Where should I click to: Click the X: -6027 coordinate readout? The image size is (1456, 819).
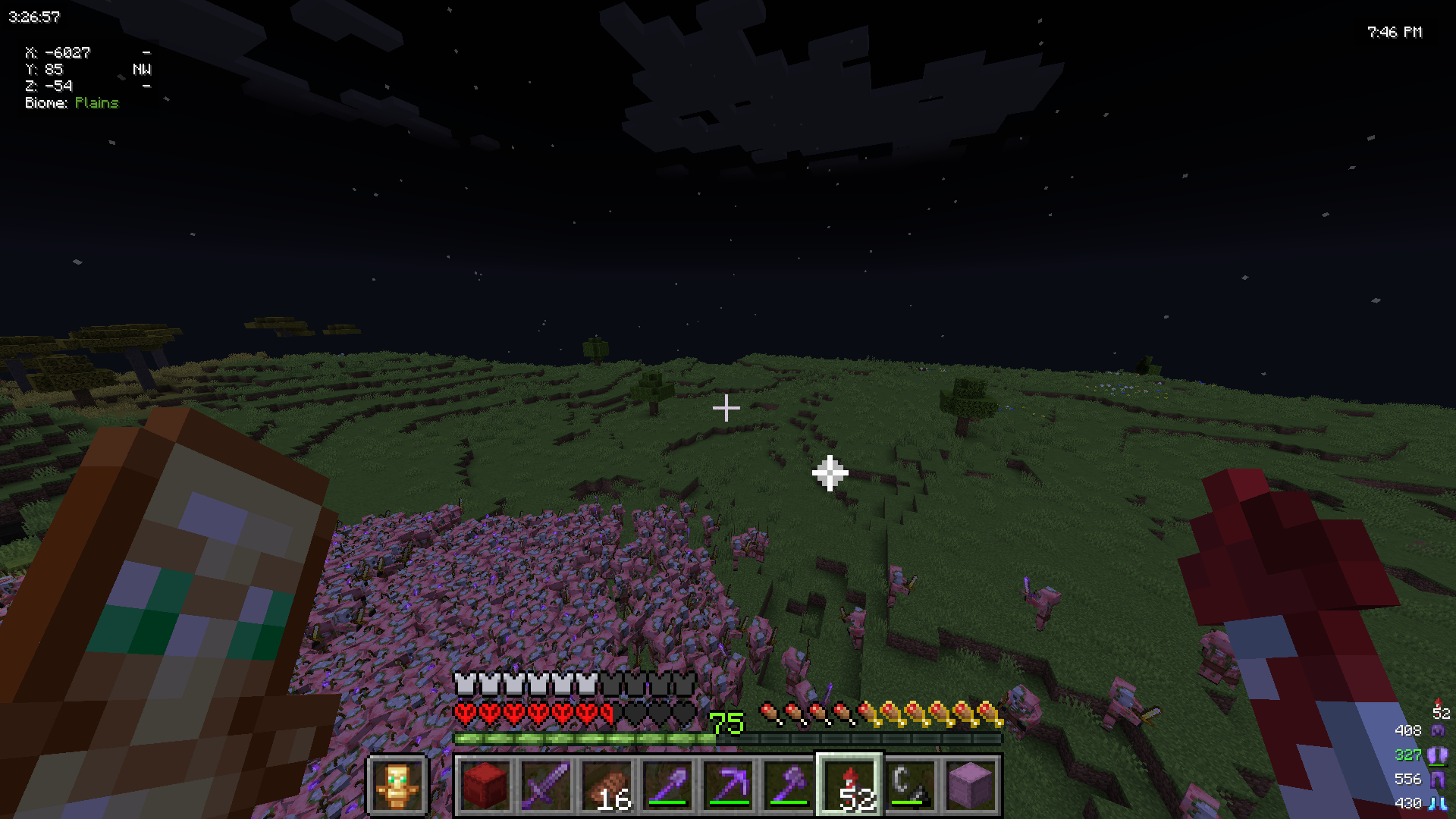pyautogui.click(x=58, y=53)
